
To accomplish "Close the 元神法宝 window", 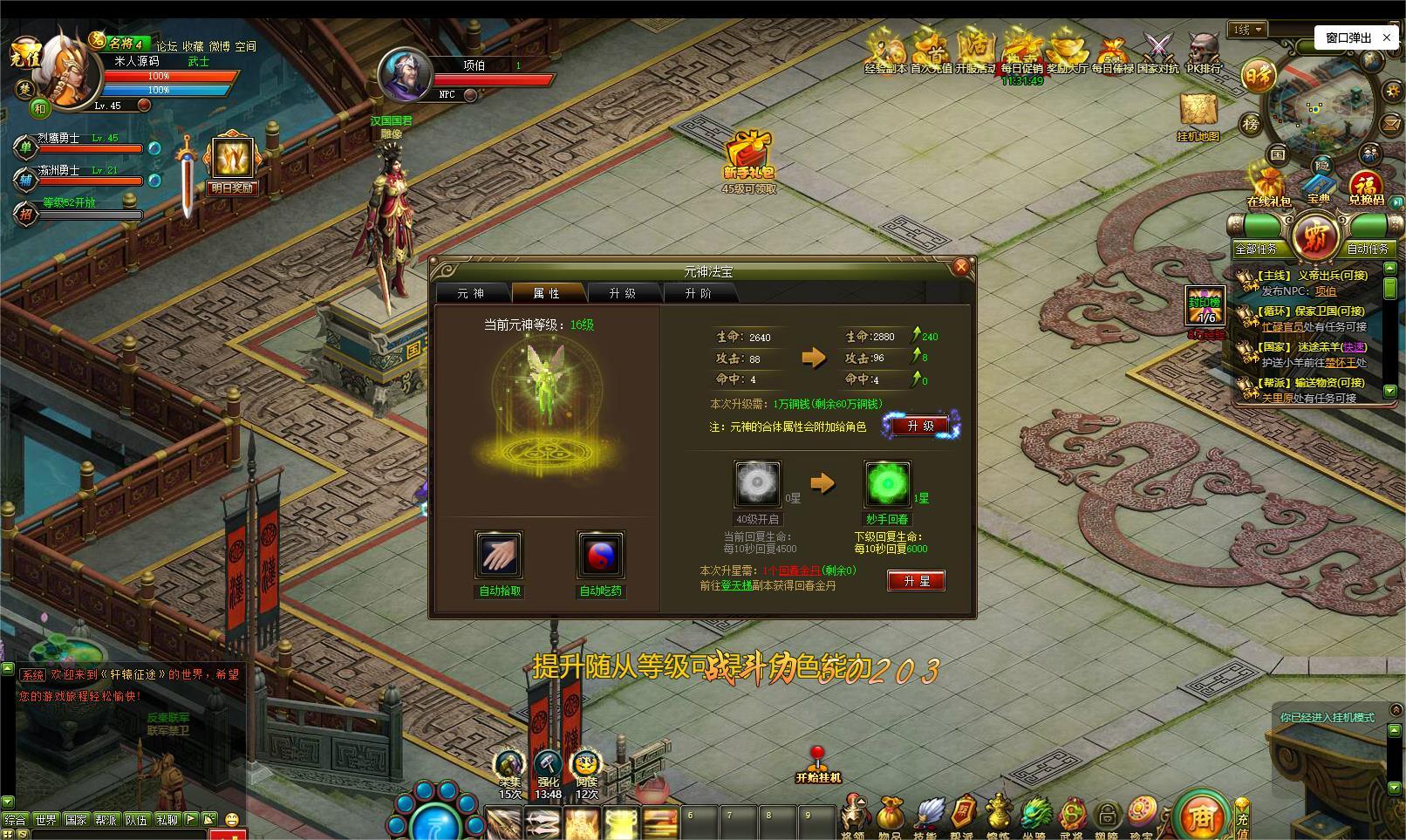I will pos(961,267).
